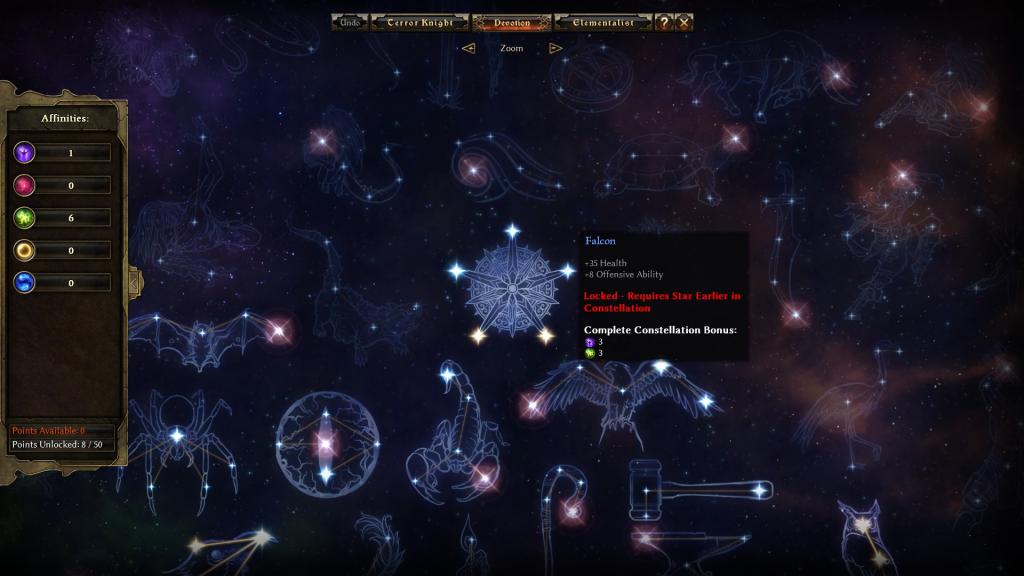Screen dimensions: 1024x576
Task: Select the Devotion tab
Action: (512, 22)
